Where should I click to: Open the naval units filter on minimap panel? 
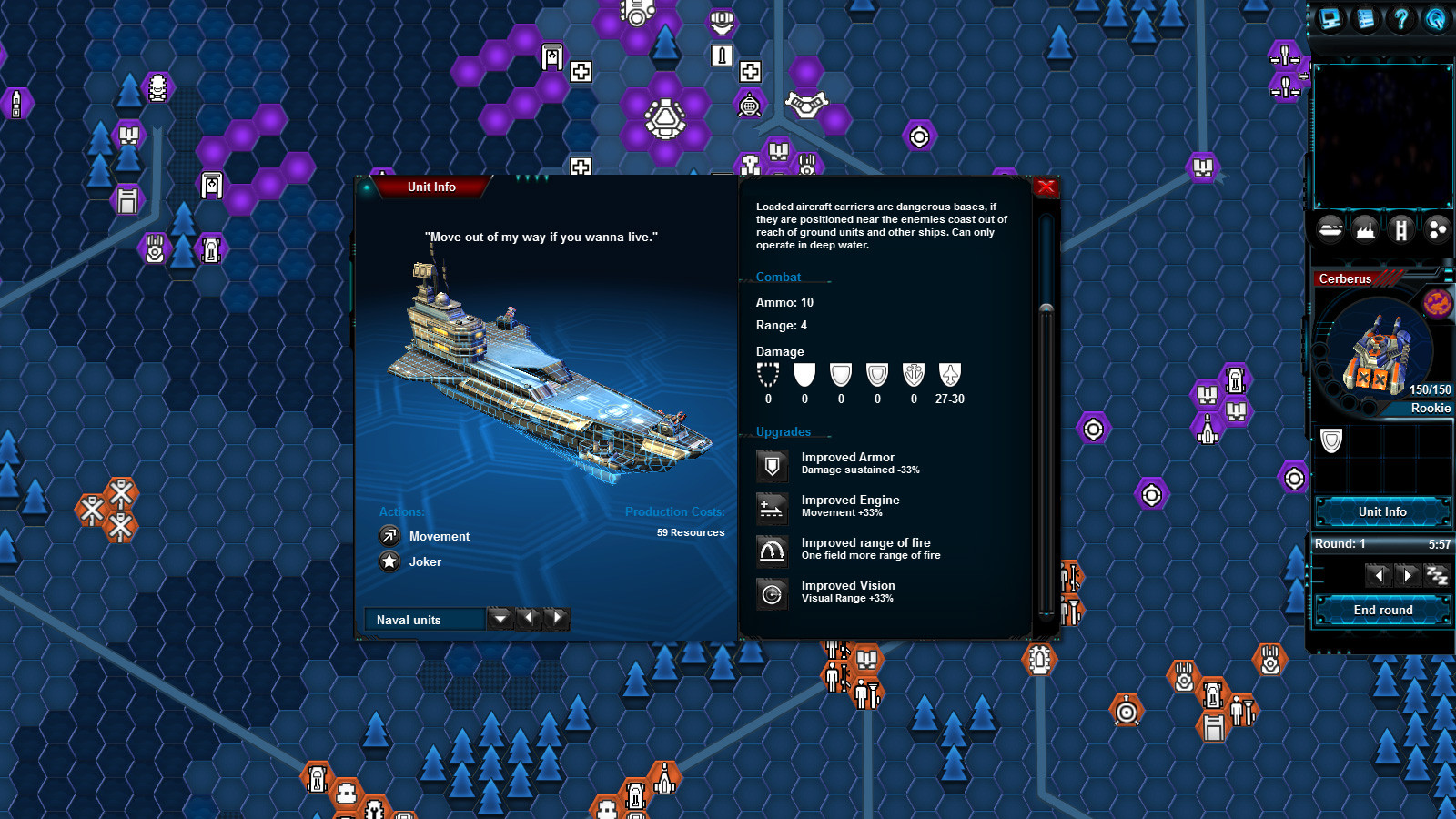(x=1330, y=229)
